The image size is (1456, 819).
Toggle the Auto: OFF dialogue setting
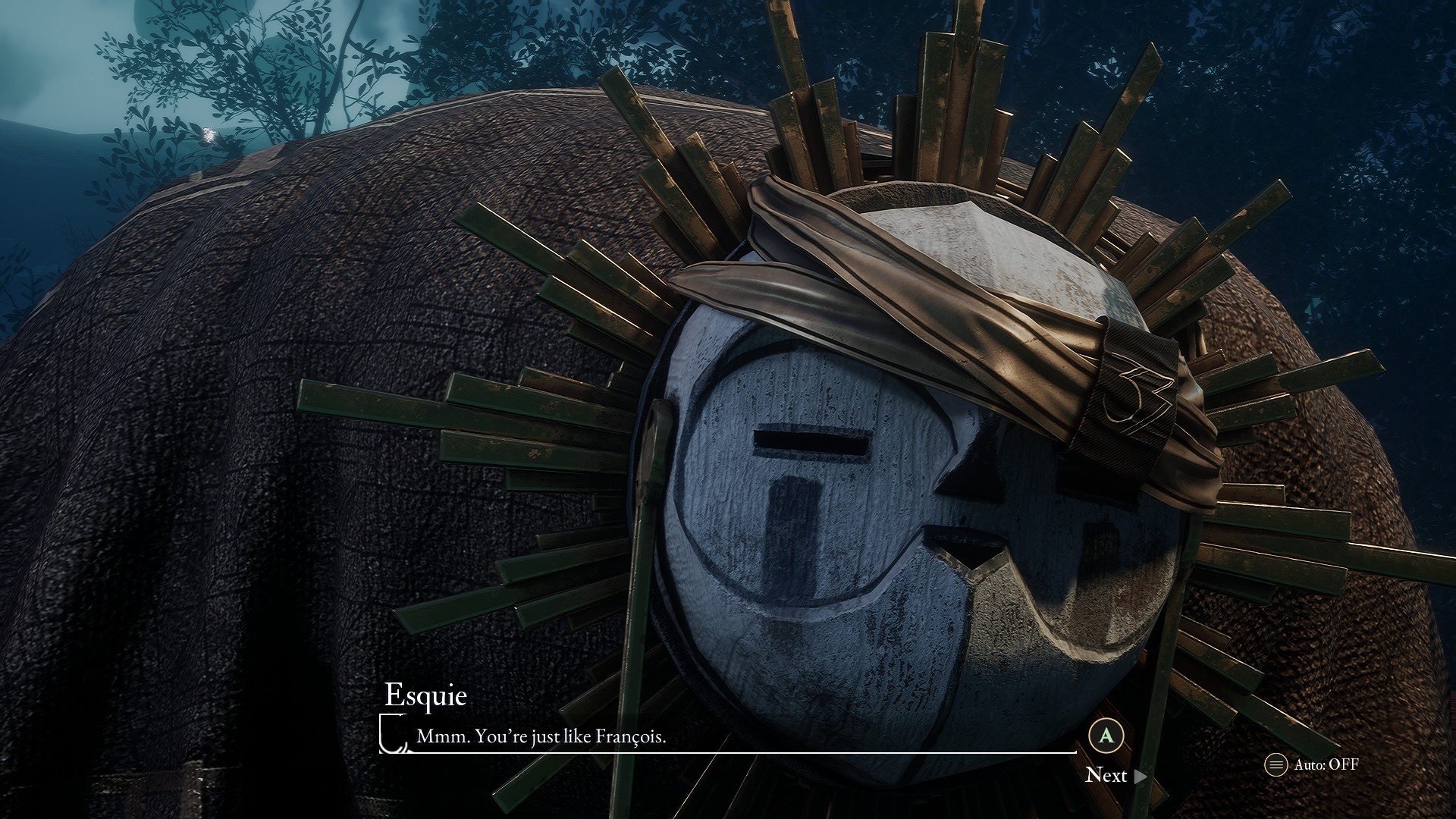click(1313, 764)
